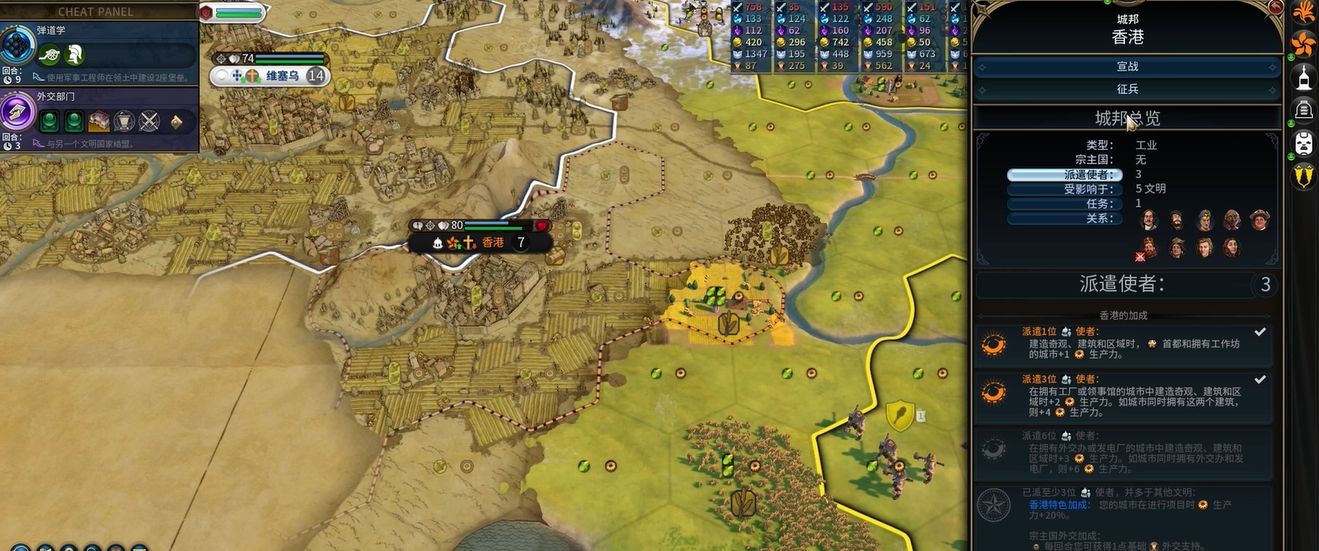Click the 城邦总览 city-state overview header

[1127, 118]
